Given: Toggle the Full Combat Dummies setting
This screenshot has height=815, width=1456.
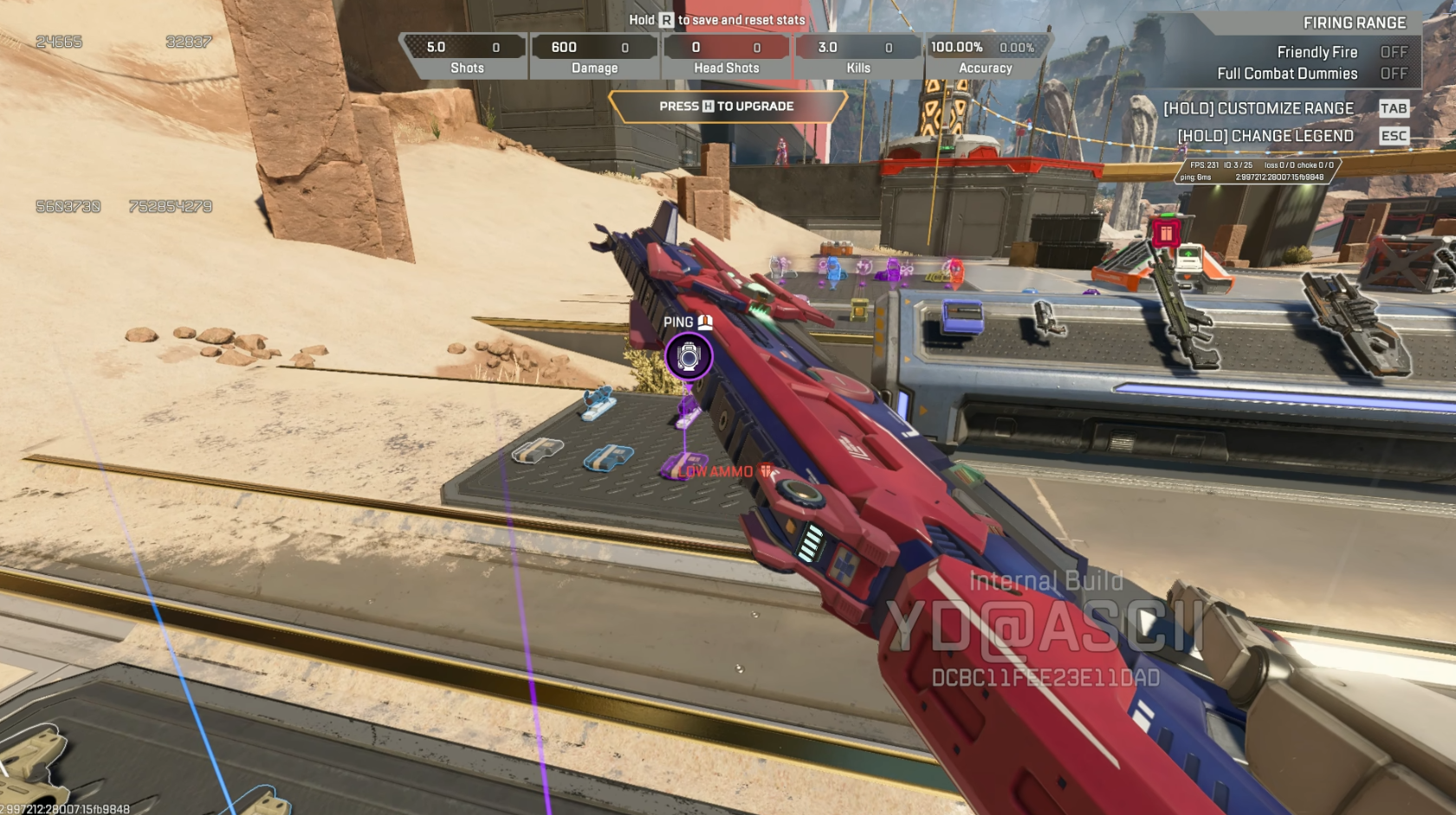Looking at the screenshot, I should tap(1393, 74).
